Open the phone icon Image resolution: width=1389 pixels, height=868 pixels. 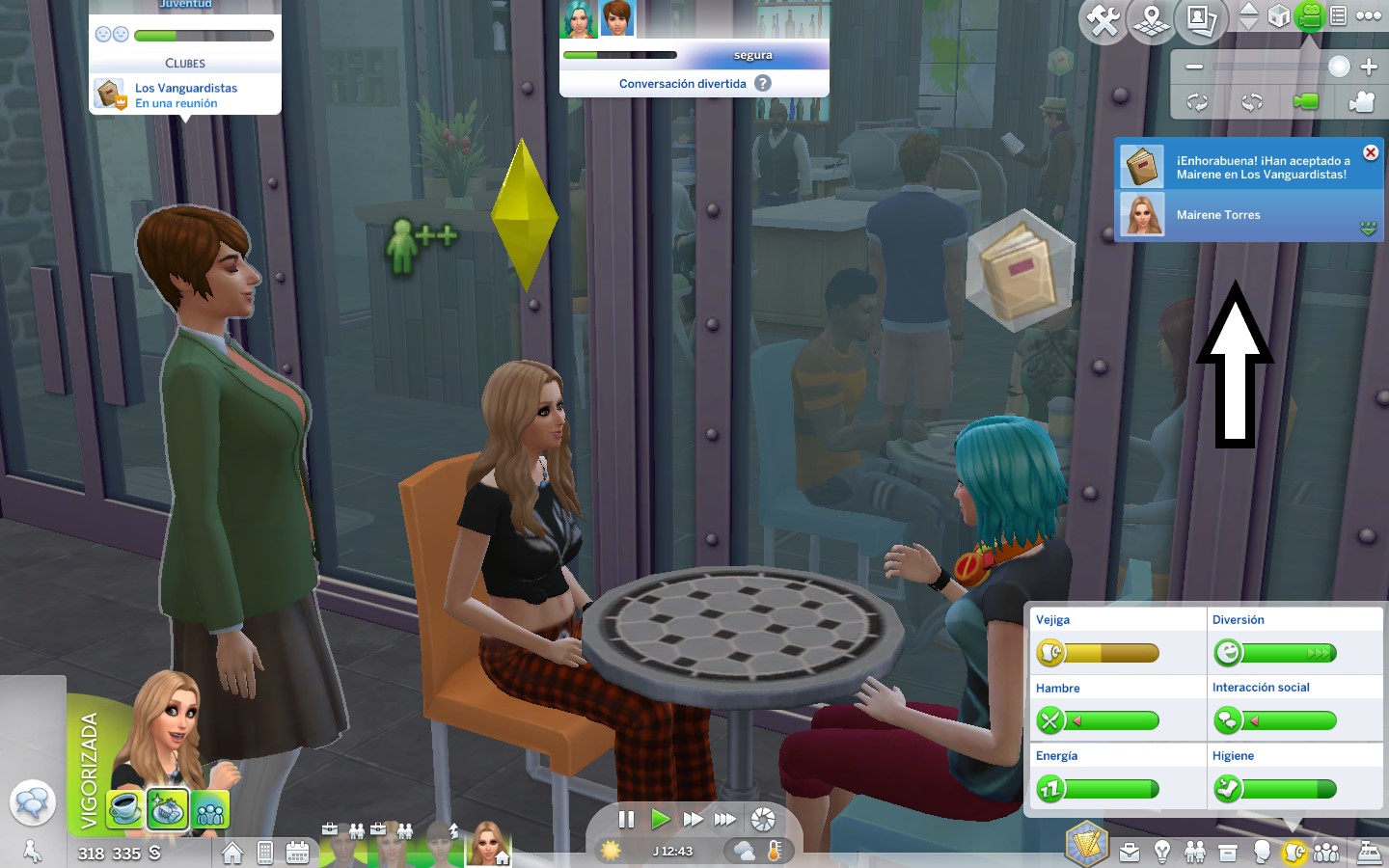(265, 853)
